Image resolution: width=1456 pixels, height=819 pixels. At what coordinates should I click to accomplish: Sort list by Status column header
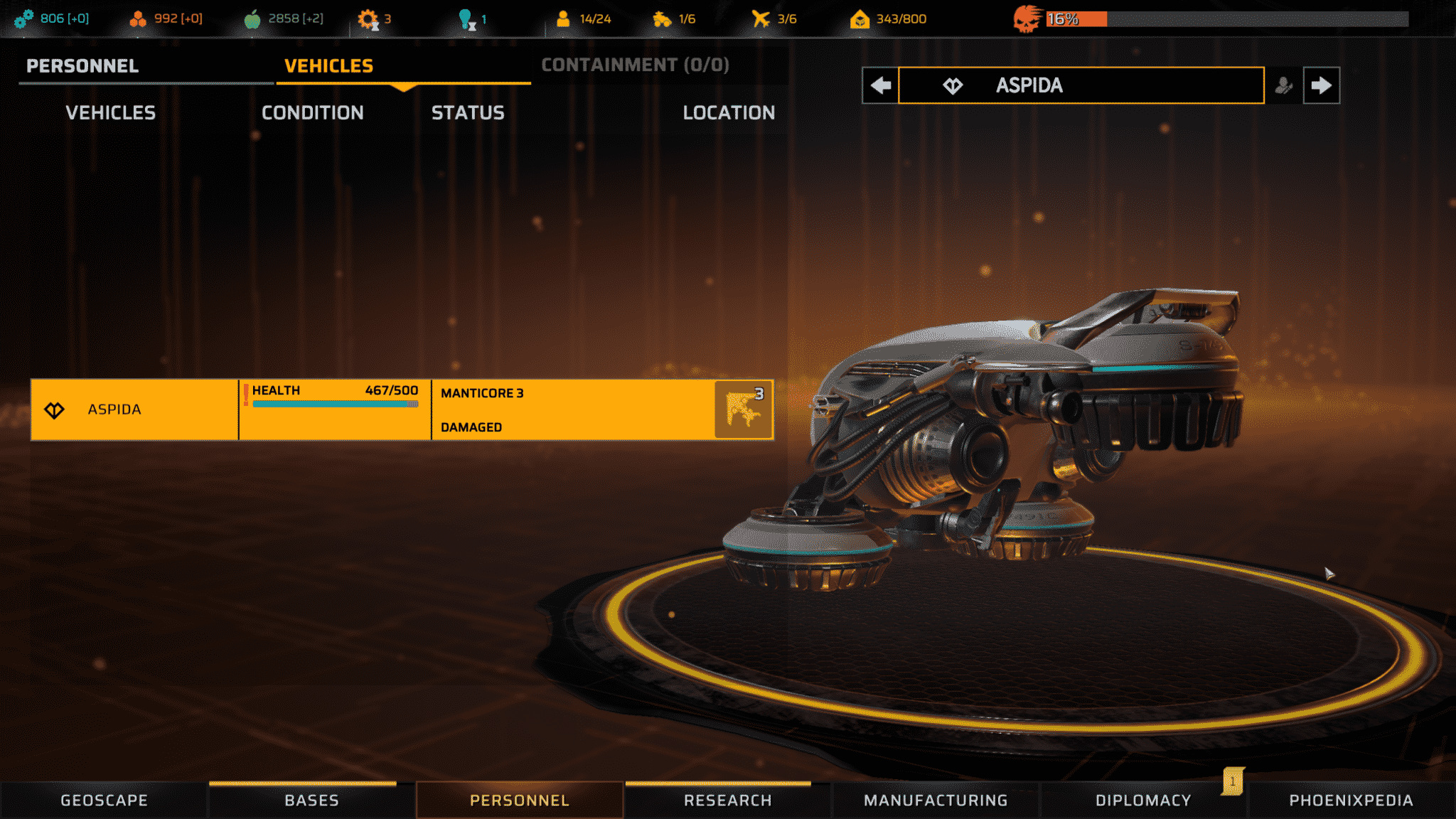[x=468, y=113]
